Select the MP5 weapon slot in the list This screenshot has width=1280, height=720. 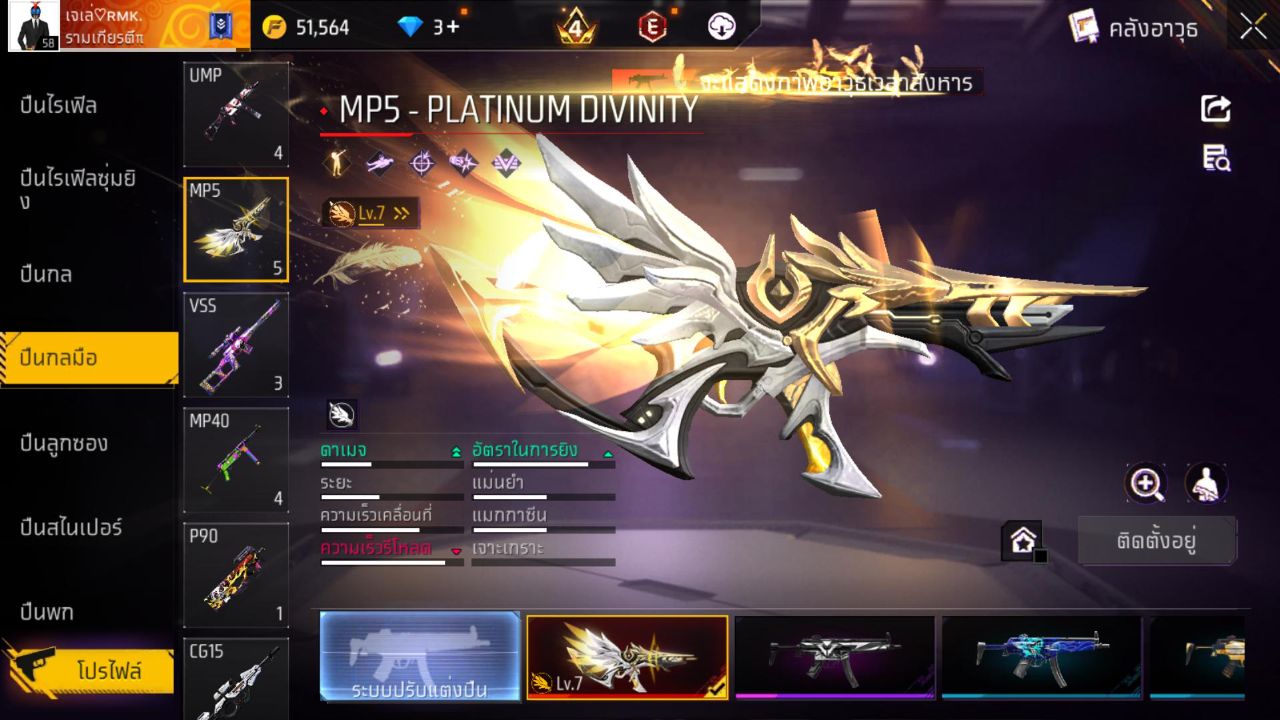(x=236, y=229)
